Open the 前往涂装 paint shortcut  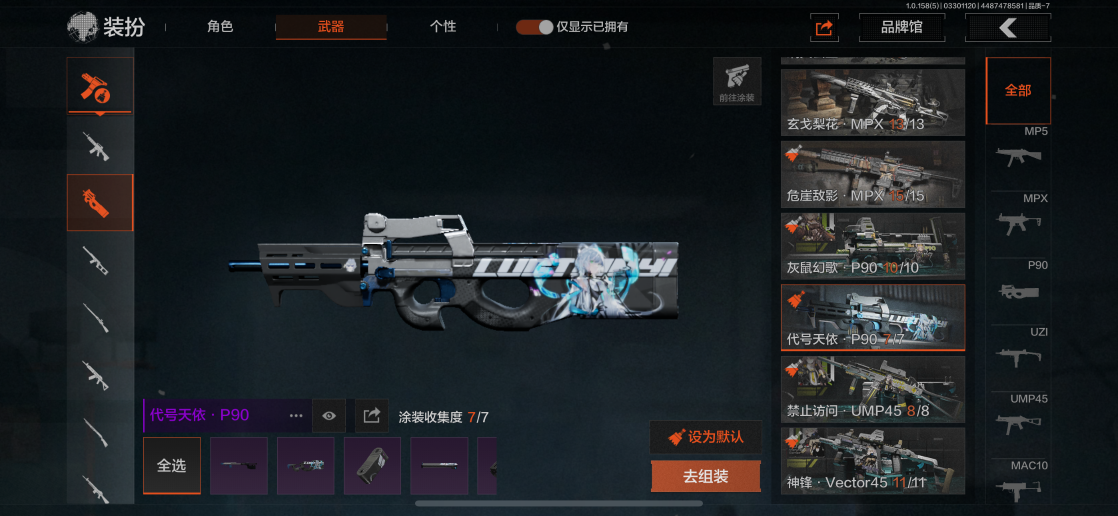737,82
